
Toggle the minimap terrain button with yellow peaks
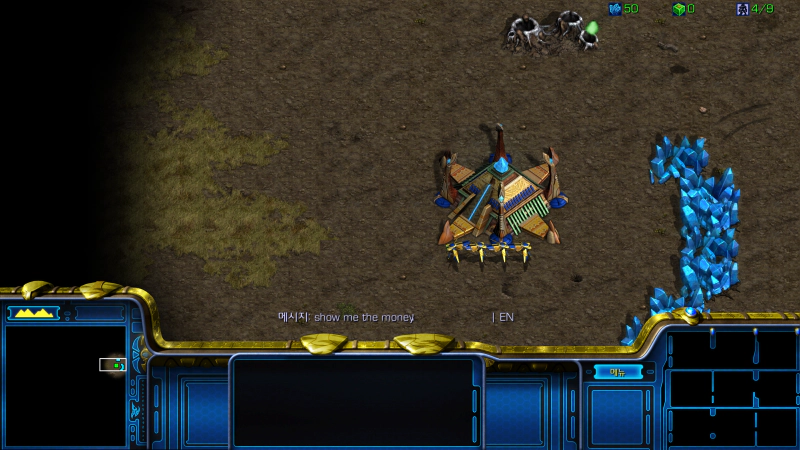(x=34, y=313)
